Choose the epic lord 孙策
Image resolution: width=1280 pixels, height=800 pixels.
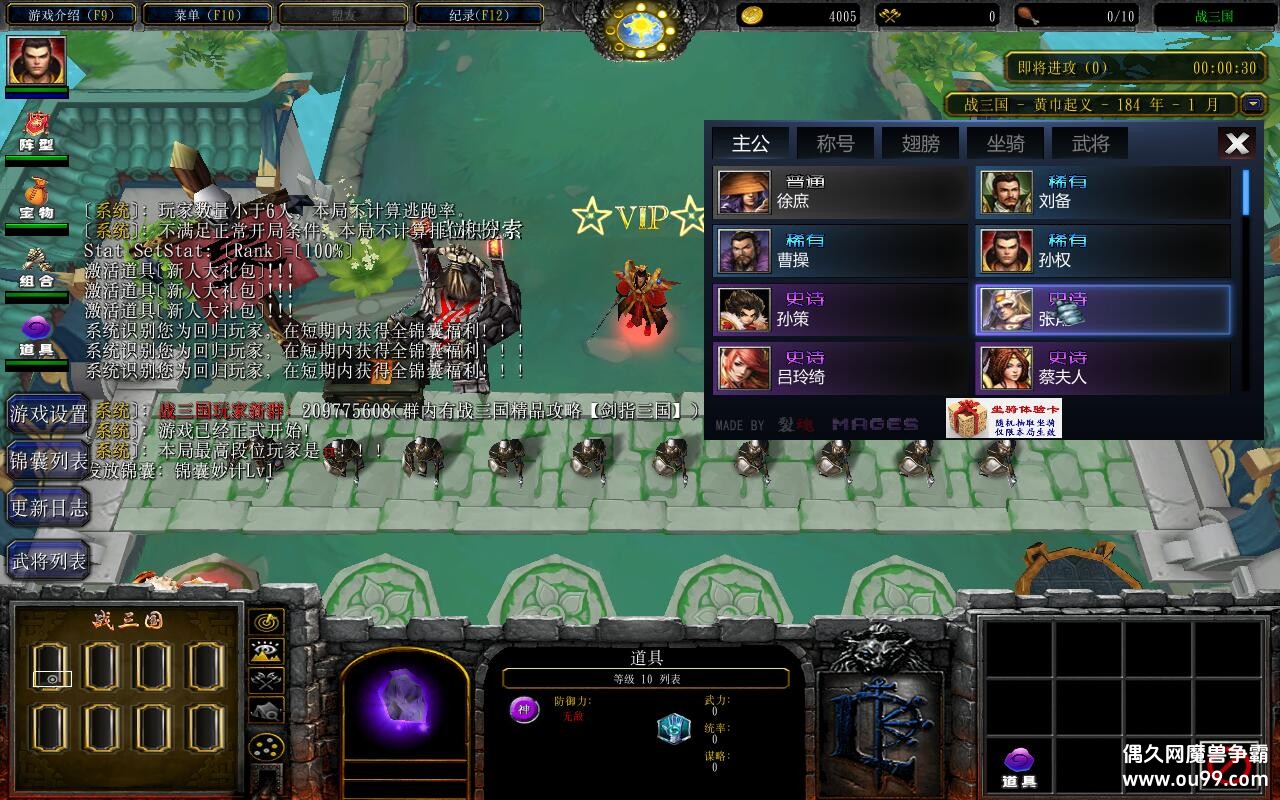click(x=841, y=310)
